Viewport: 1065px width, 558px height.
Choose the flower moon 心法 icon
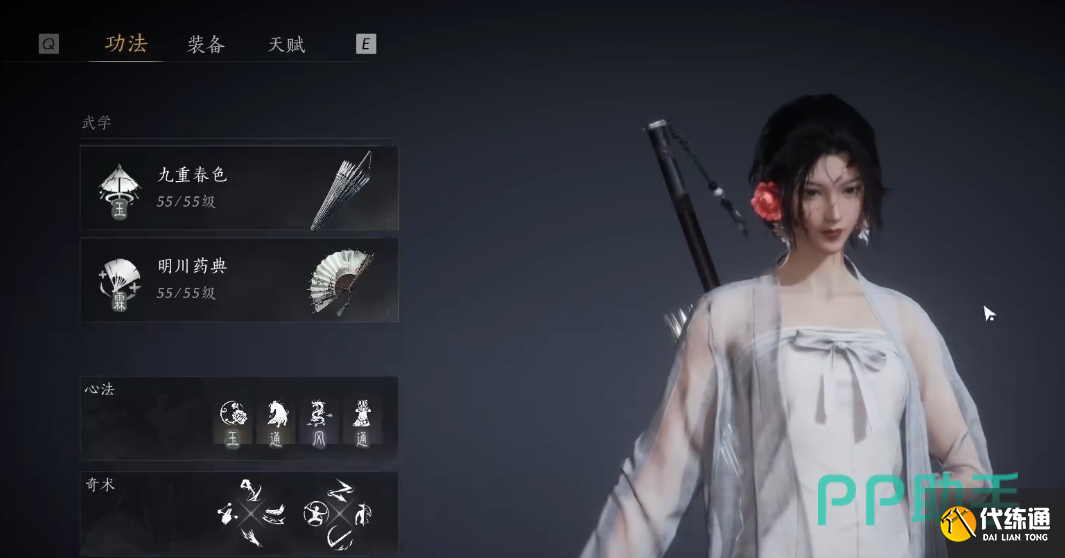pos(233,422)
